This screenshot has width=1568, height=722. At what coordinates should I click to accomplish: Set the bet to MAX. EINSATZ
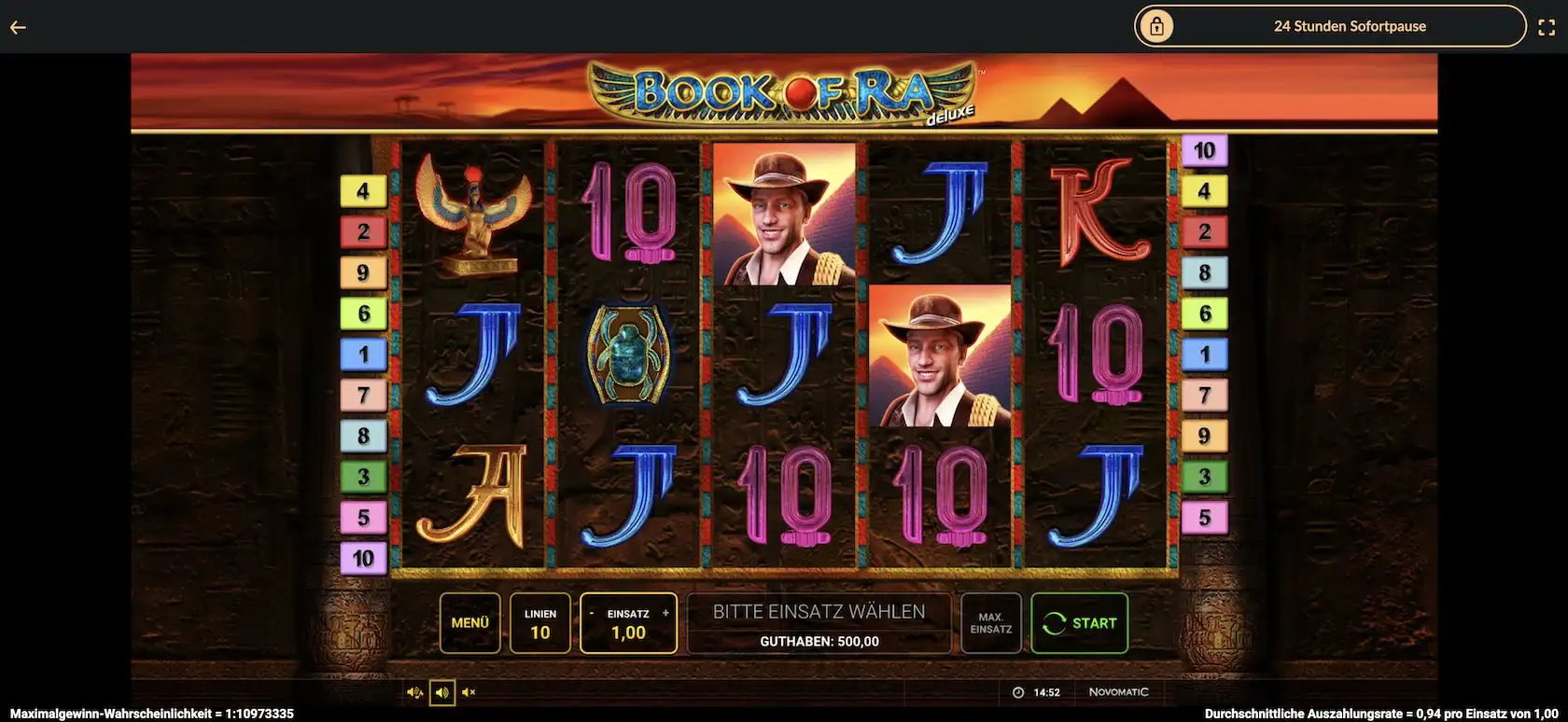990,623
